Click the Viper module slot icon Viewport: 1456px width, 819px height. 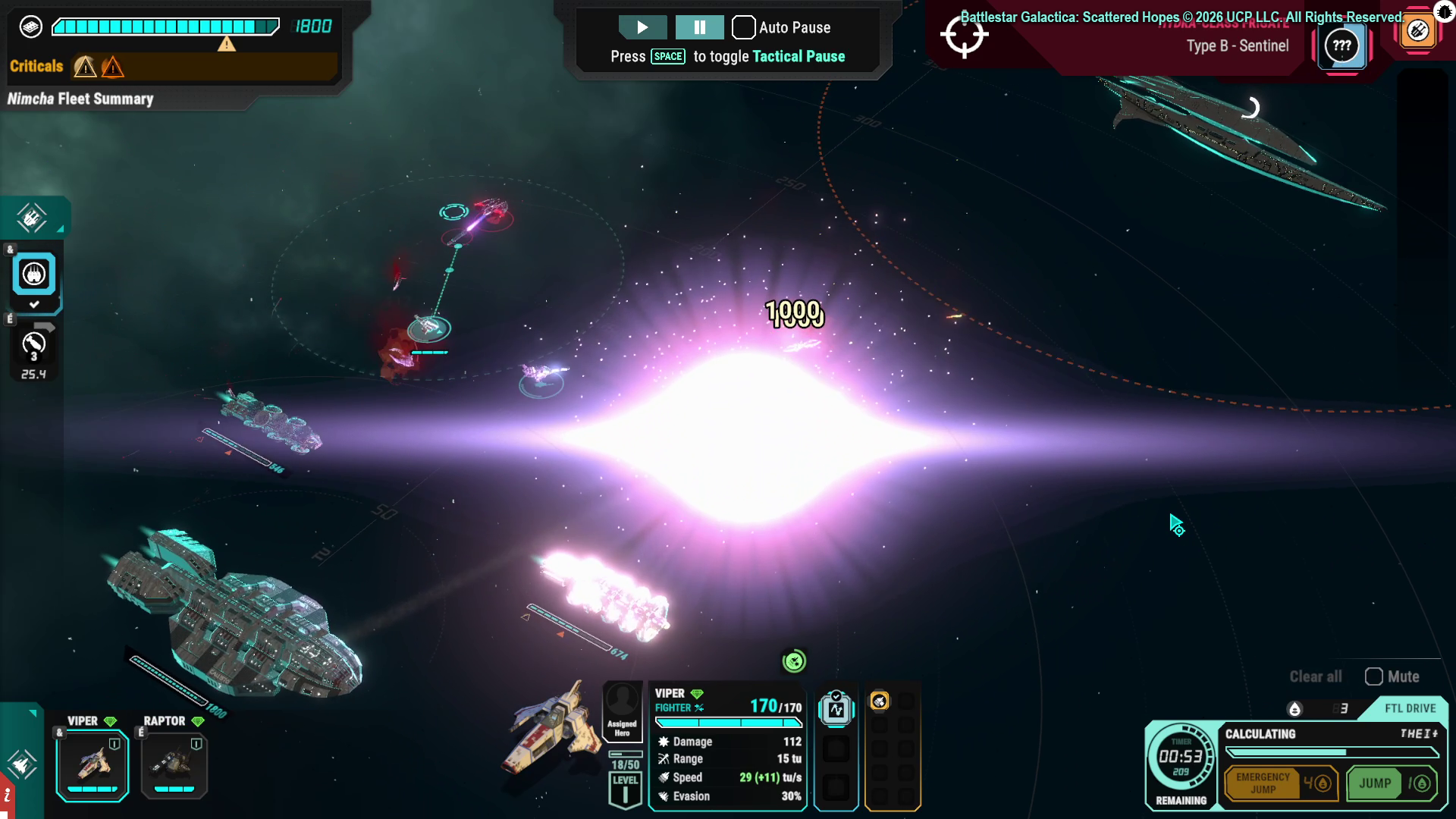(836, 709)
